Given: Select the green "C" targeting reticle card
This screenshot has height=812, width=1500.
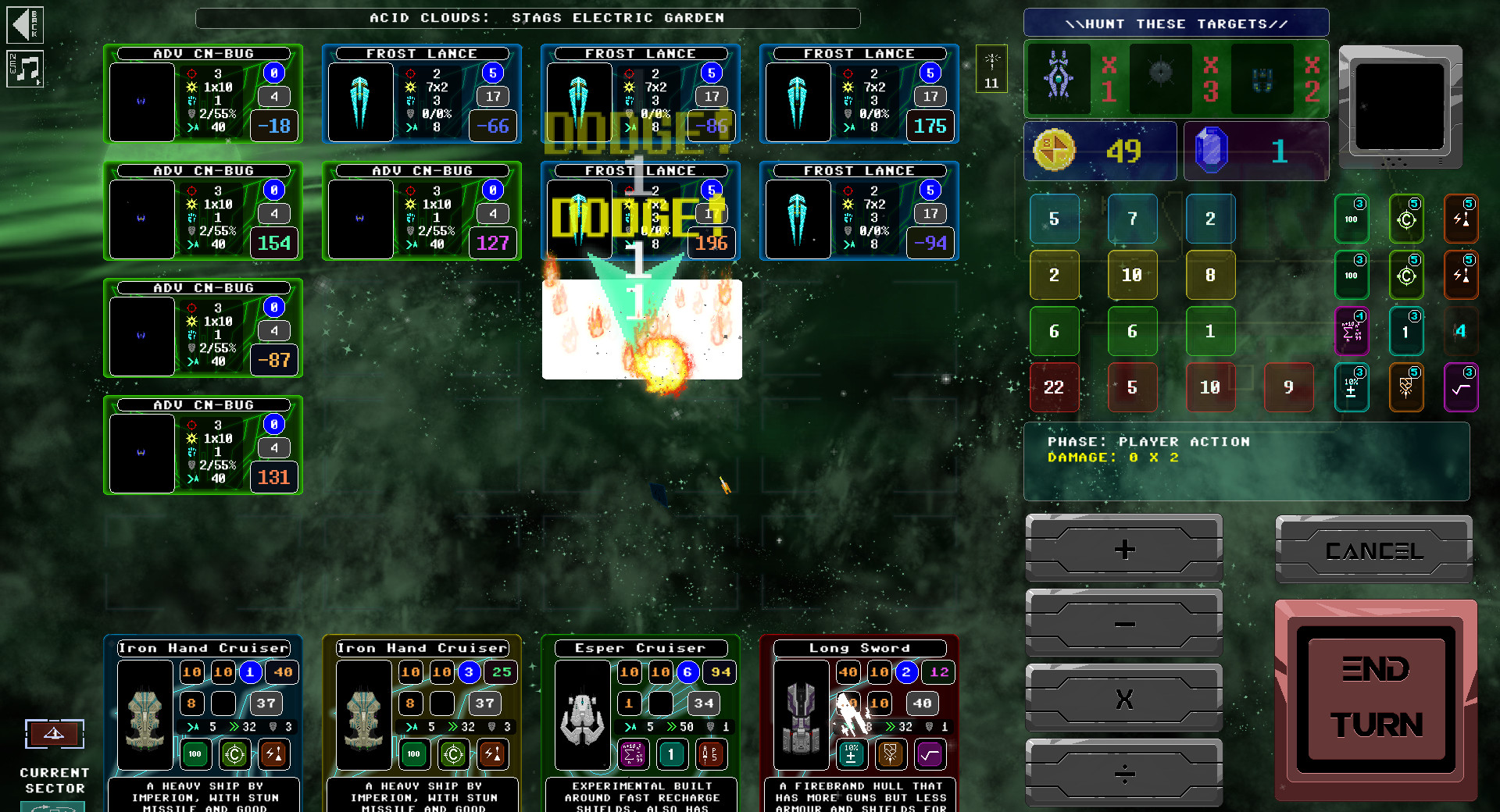Looking at the screenshot, I should (1406, 219).
